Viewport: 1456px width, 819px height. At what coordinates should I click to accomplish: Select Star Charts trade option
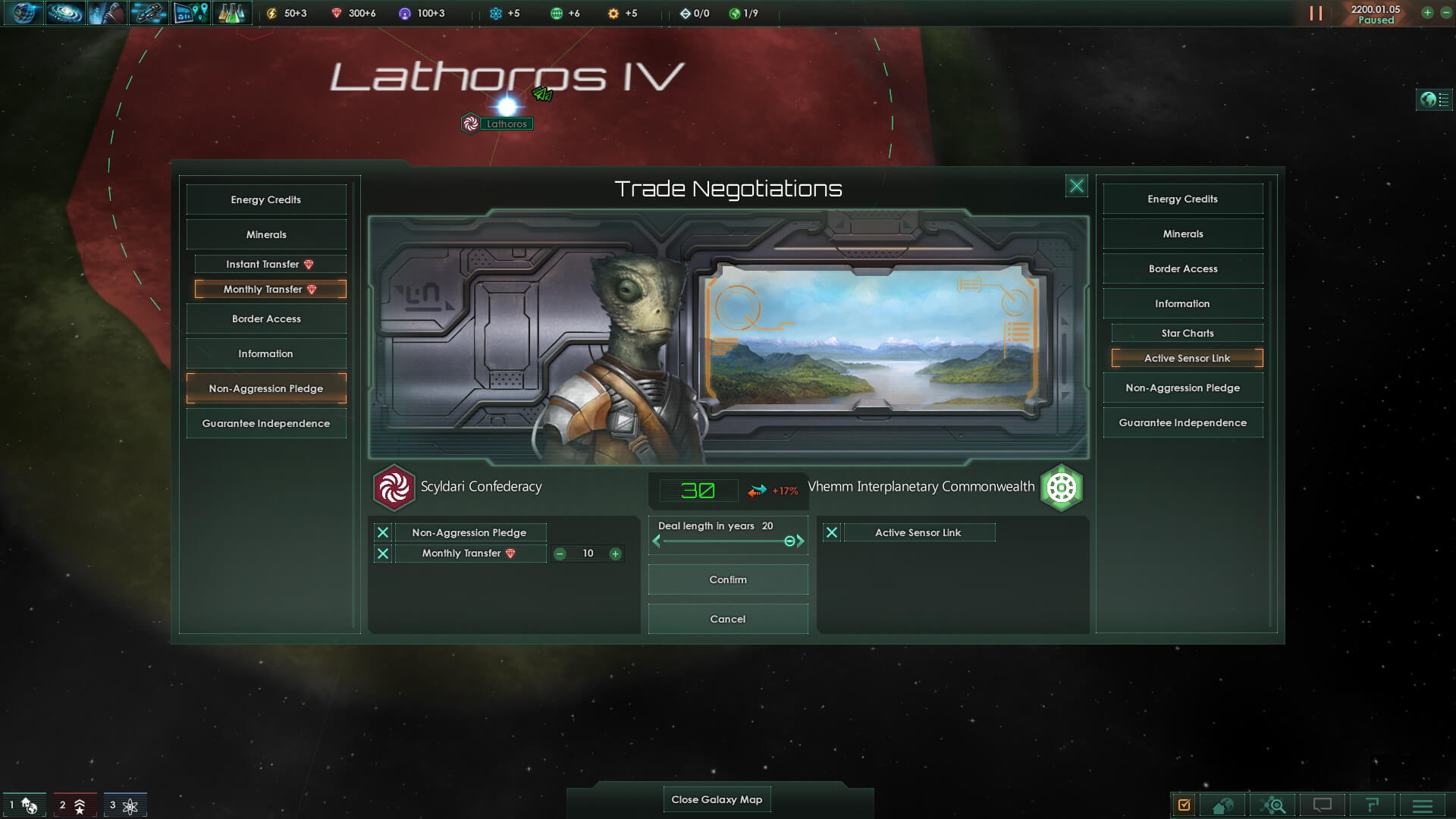[x=1187, y=332]
